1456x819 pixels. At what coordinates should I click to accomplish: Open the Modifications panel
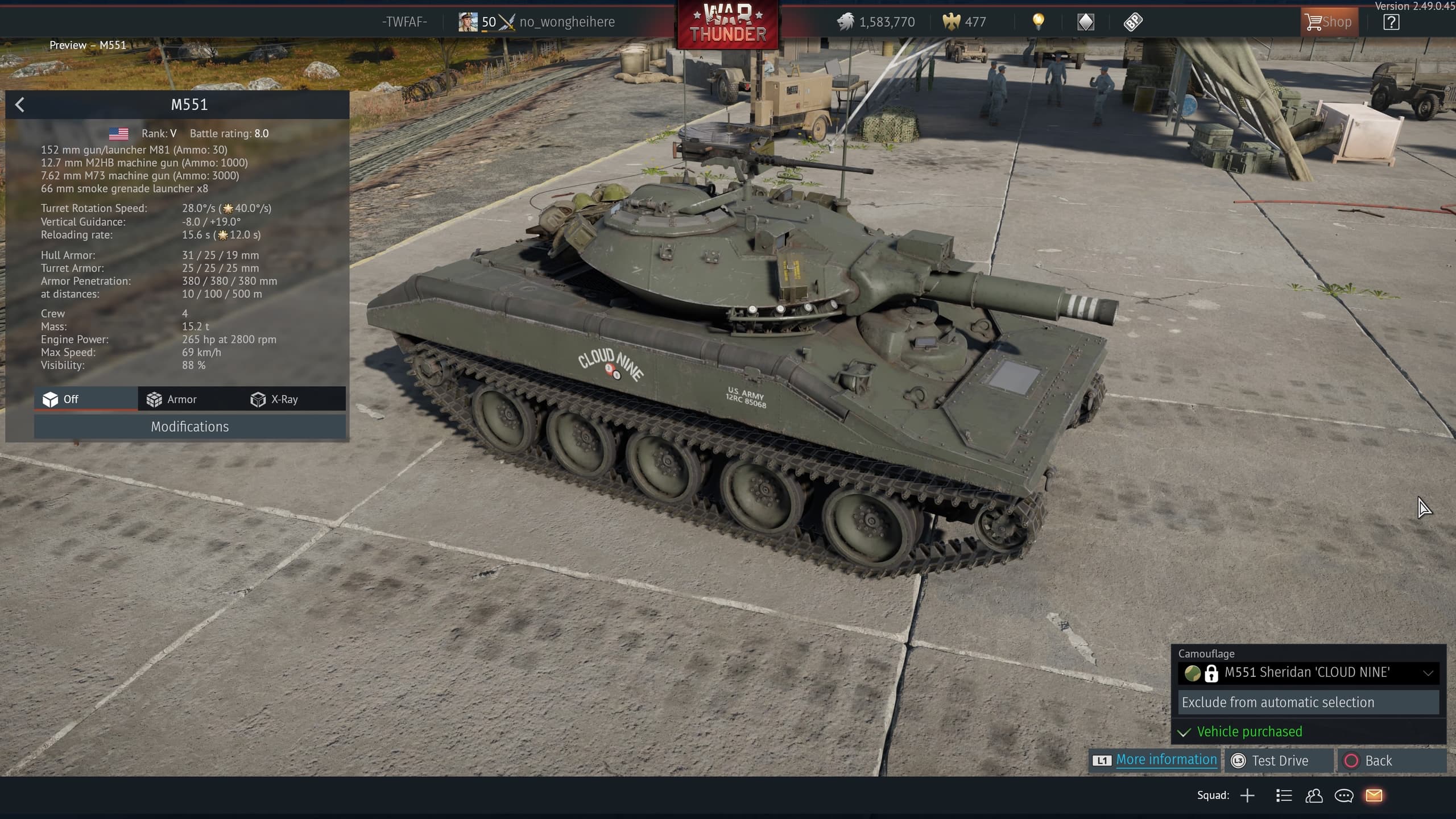[189, 427]
